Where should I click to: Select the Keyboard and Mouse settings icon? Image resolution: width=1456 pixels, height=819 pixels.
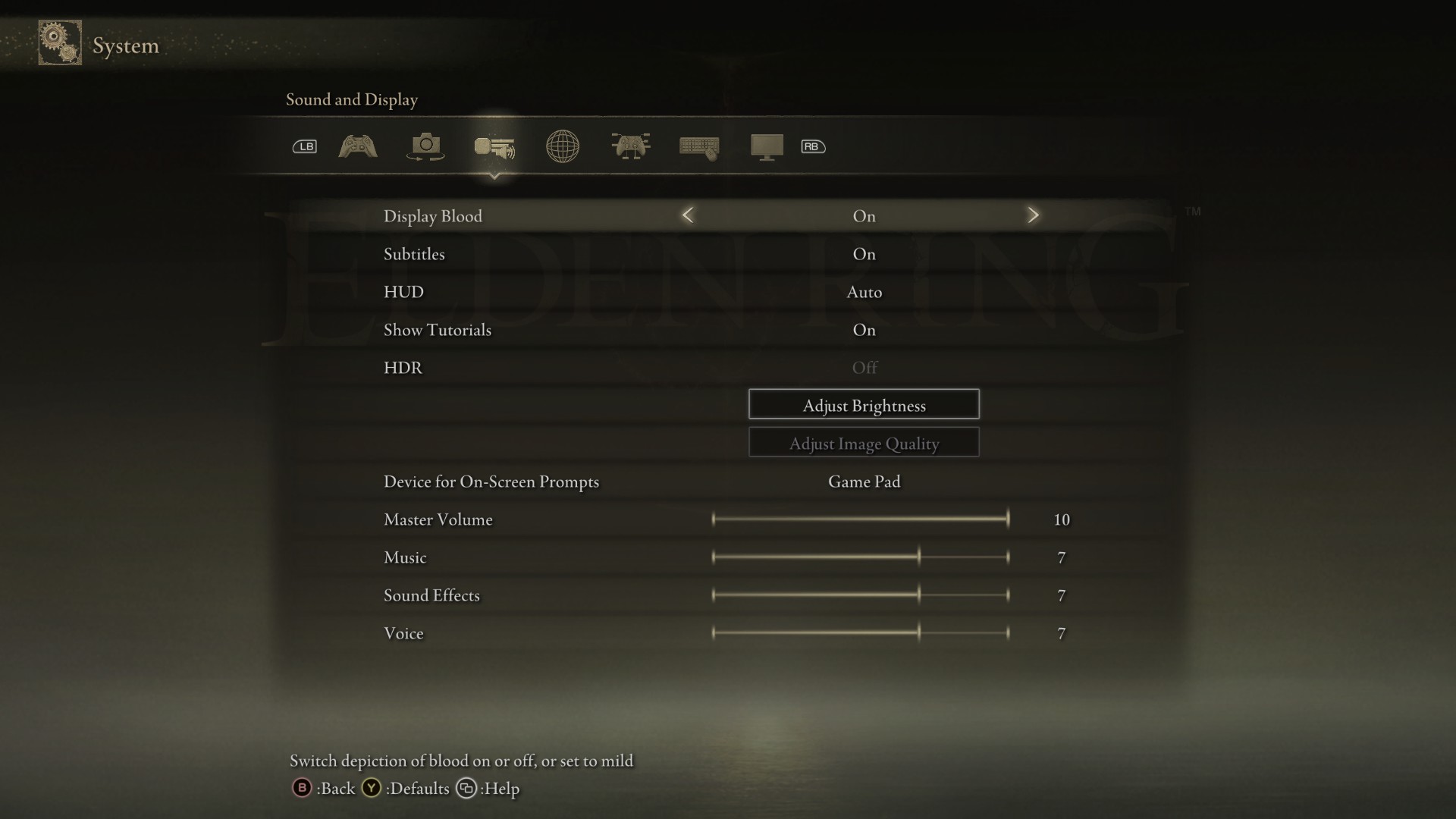click(698, 146)
